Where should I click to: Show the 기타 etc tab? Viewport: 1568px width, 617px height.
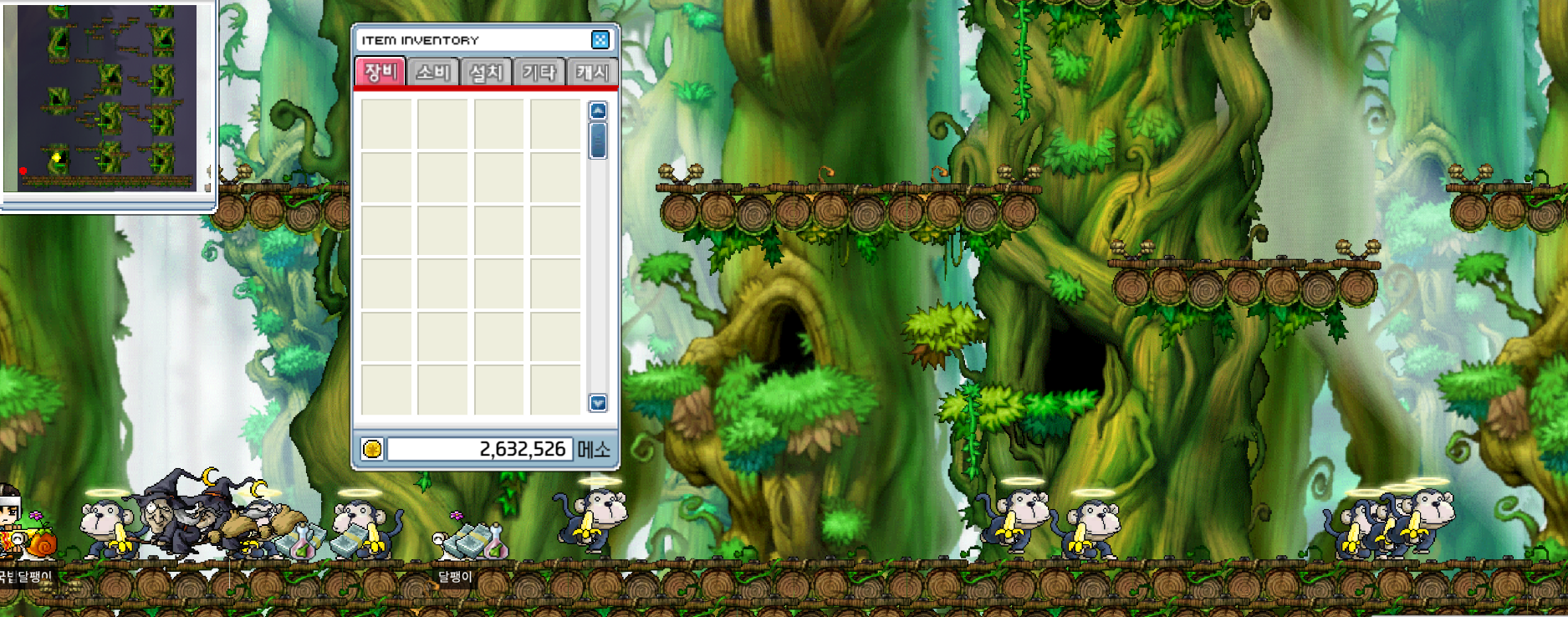click(539, 73)
